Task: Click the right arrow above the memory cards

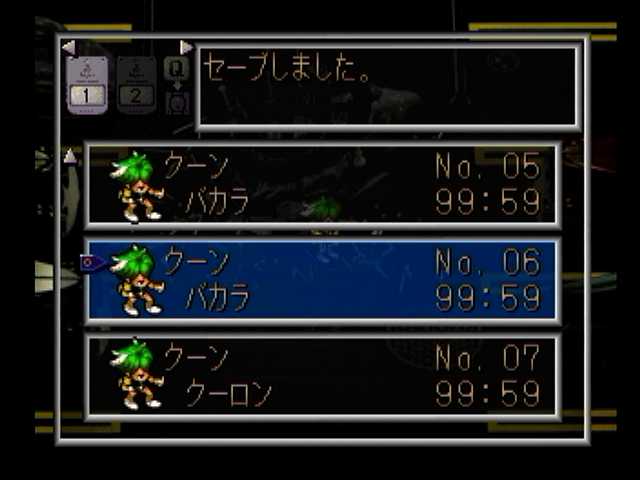Action: click(x=186, y=47)
